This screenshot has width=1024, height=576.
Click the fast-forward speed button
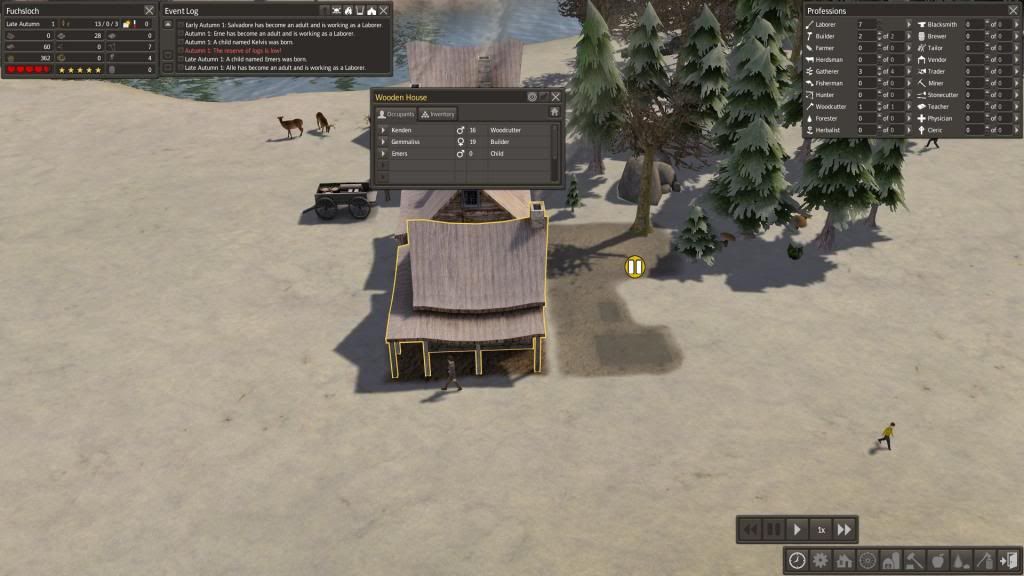(845, 529)
